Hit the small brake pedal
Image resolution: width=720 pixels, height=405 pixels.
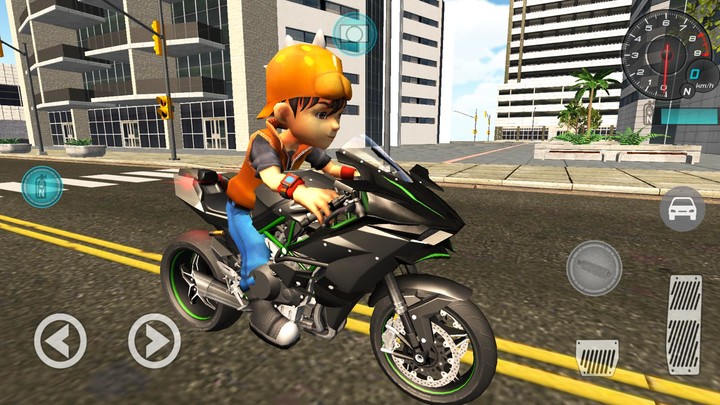596,356
